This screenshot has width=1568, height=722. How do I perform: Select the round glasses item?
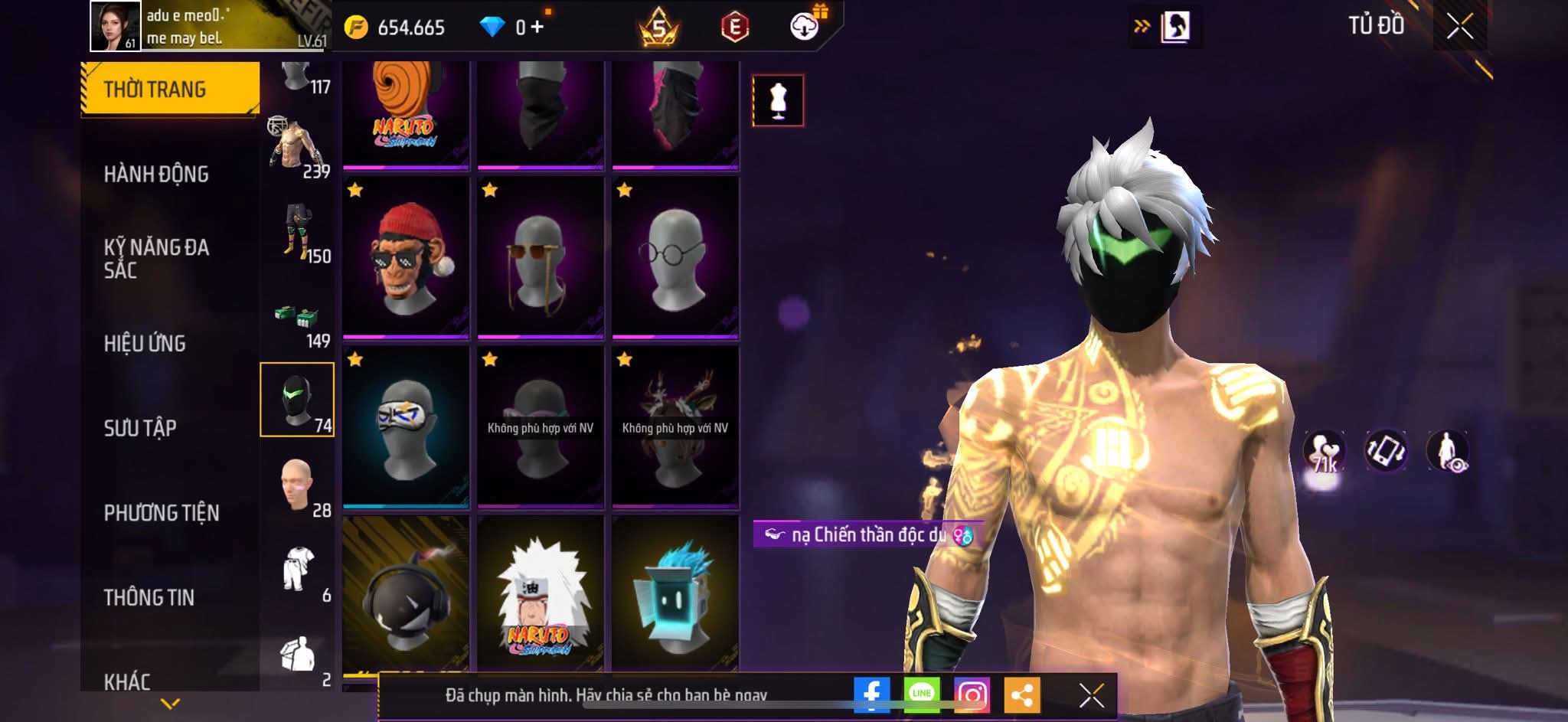tap(675, 257)
